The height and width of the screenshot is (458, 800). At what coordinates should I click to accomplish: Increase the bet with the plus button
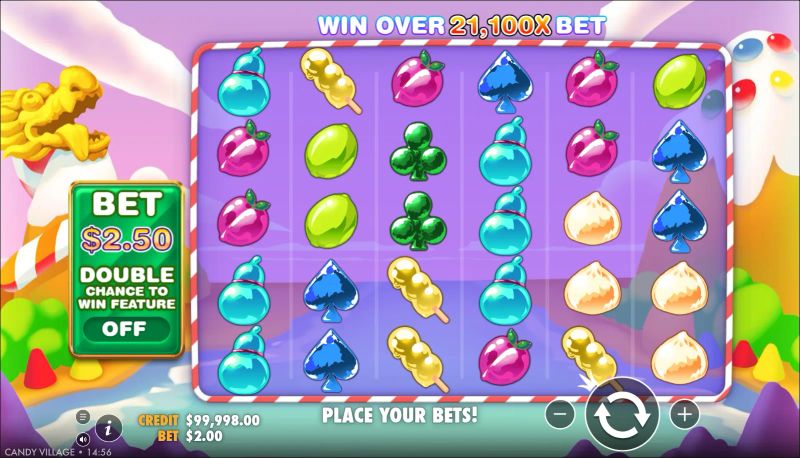point(684,414)
